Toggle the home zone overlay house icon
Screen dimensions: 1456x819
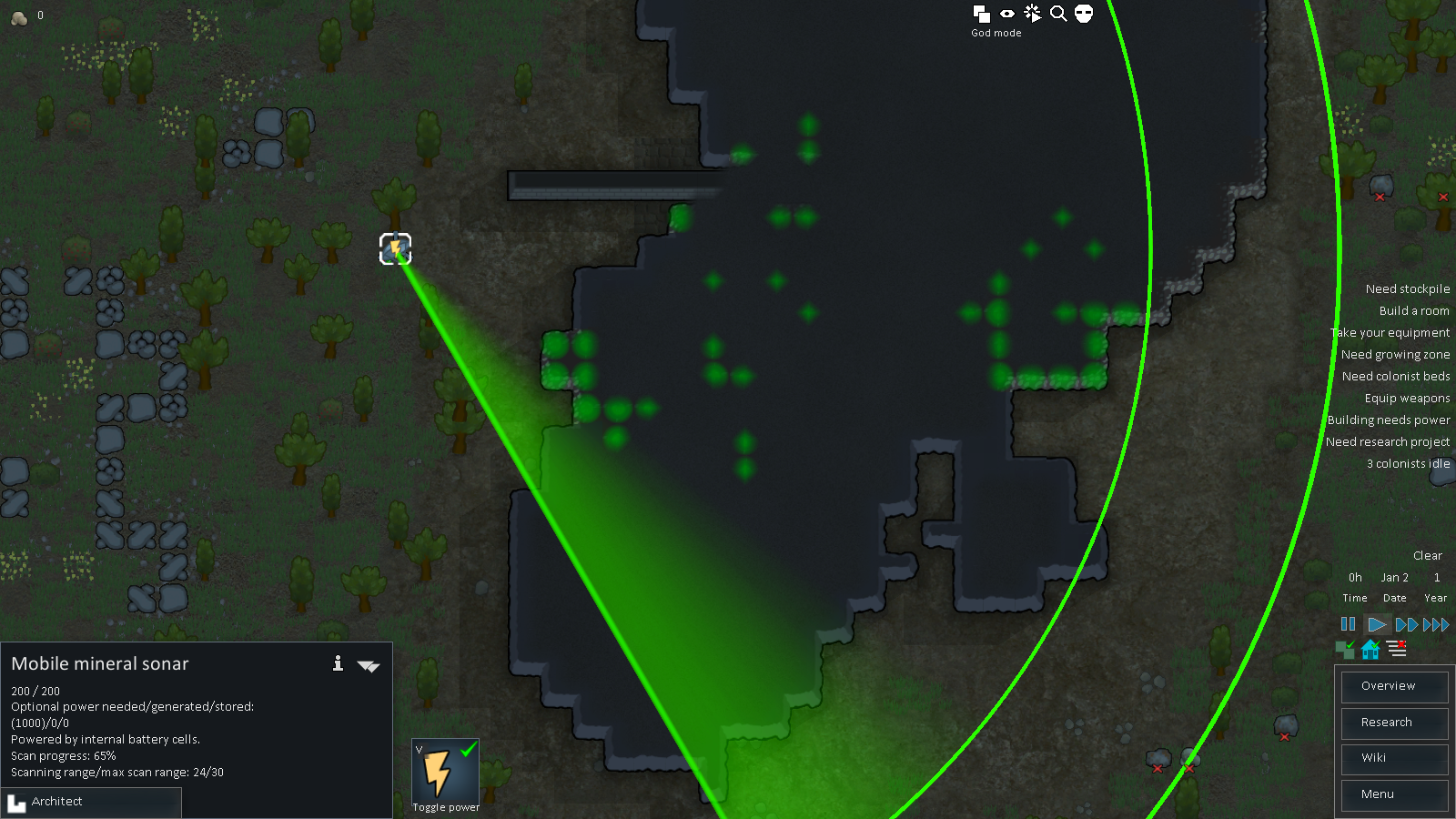click(x=1370, y=649)
